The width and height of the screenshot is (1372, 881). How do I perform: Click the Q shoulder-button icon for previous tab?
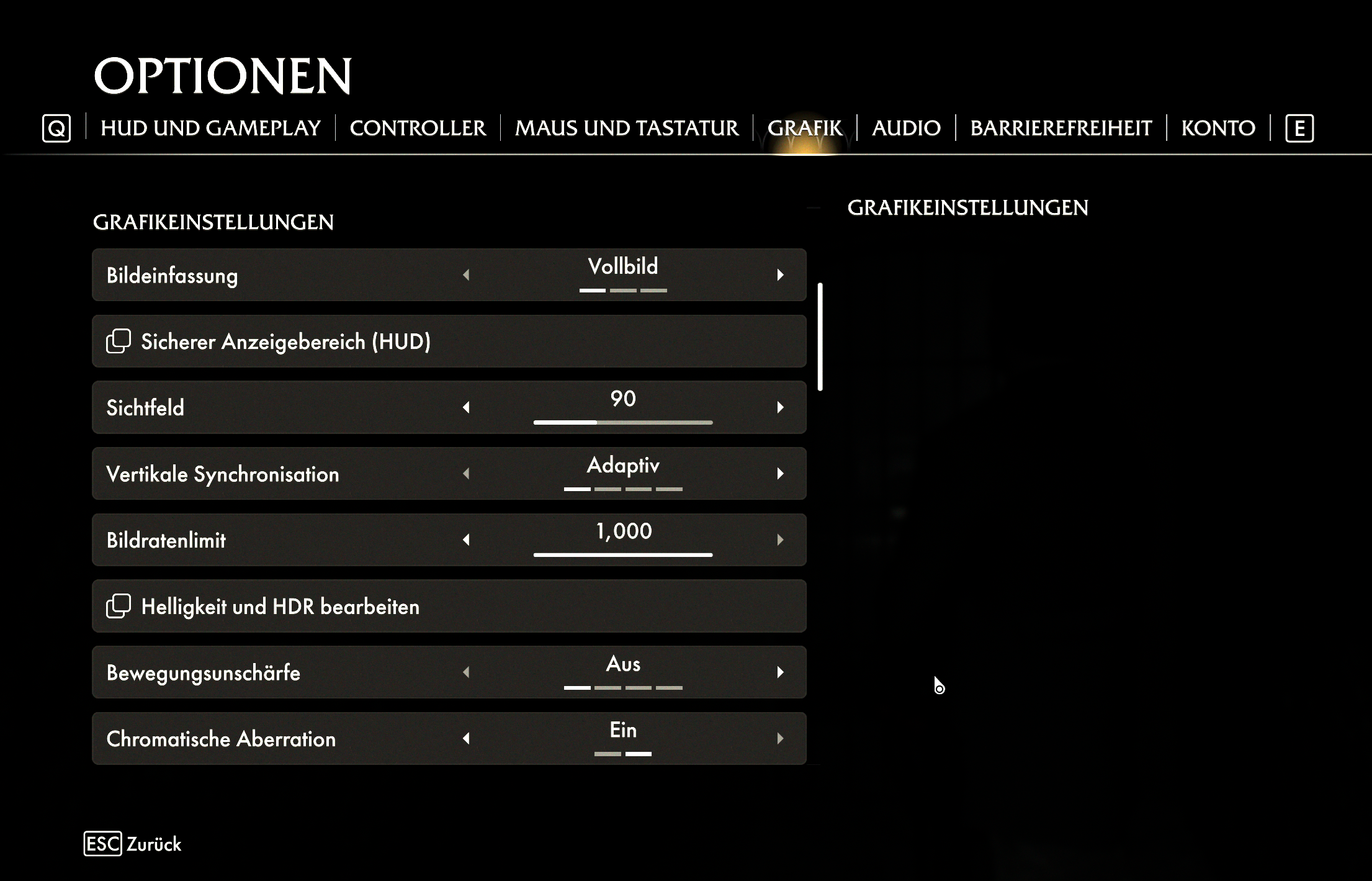[x=56, y=129]
